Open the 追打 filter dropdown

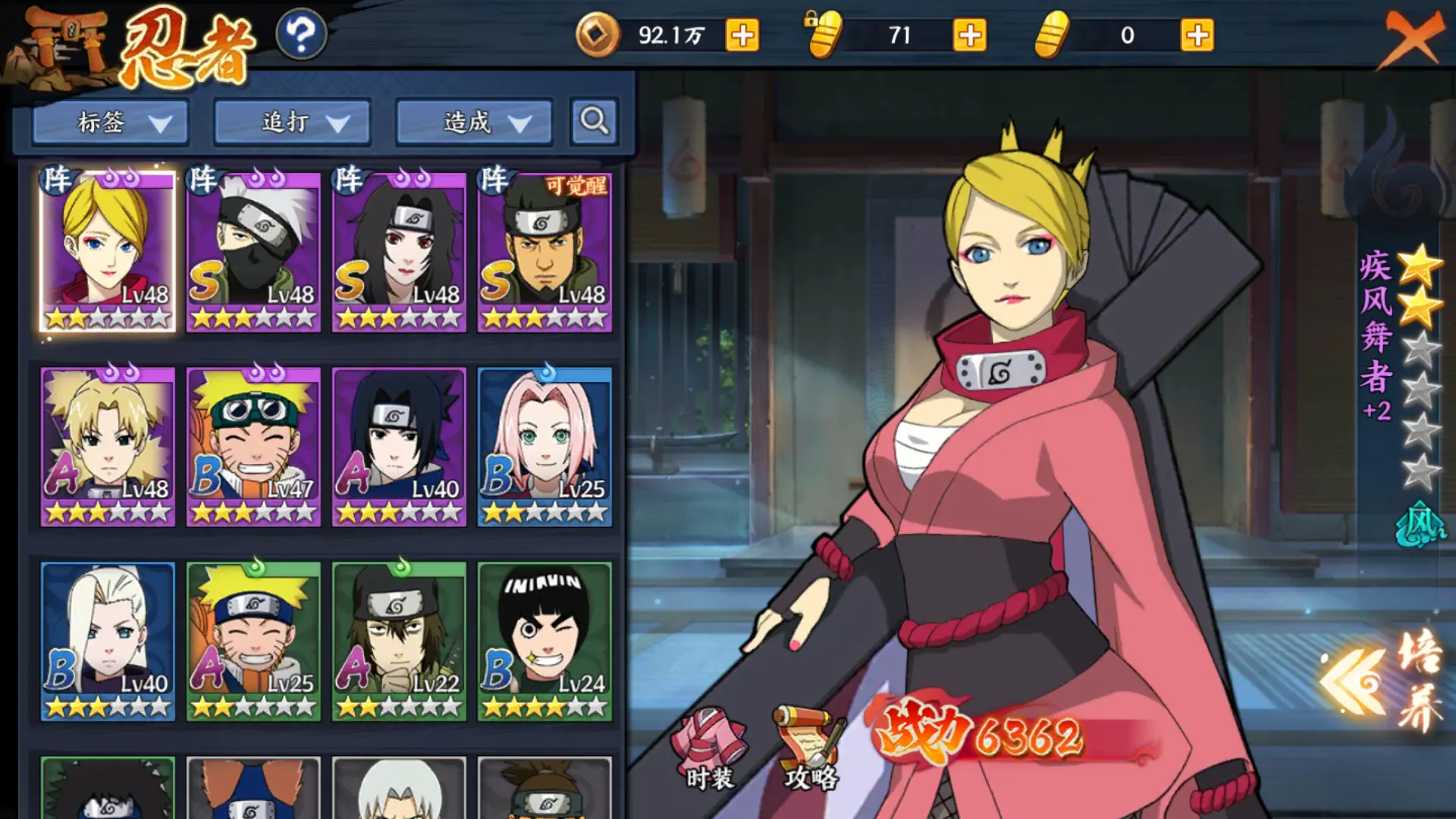292,122
